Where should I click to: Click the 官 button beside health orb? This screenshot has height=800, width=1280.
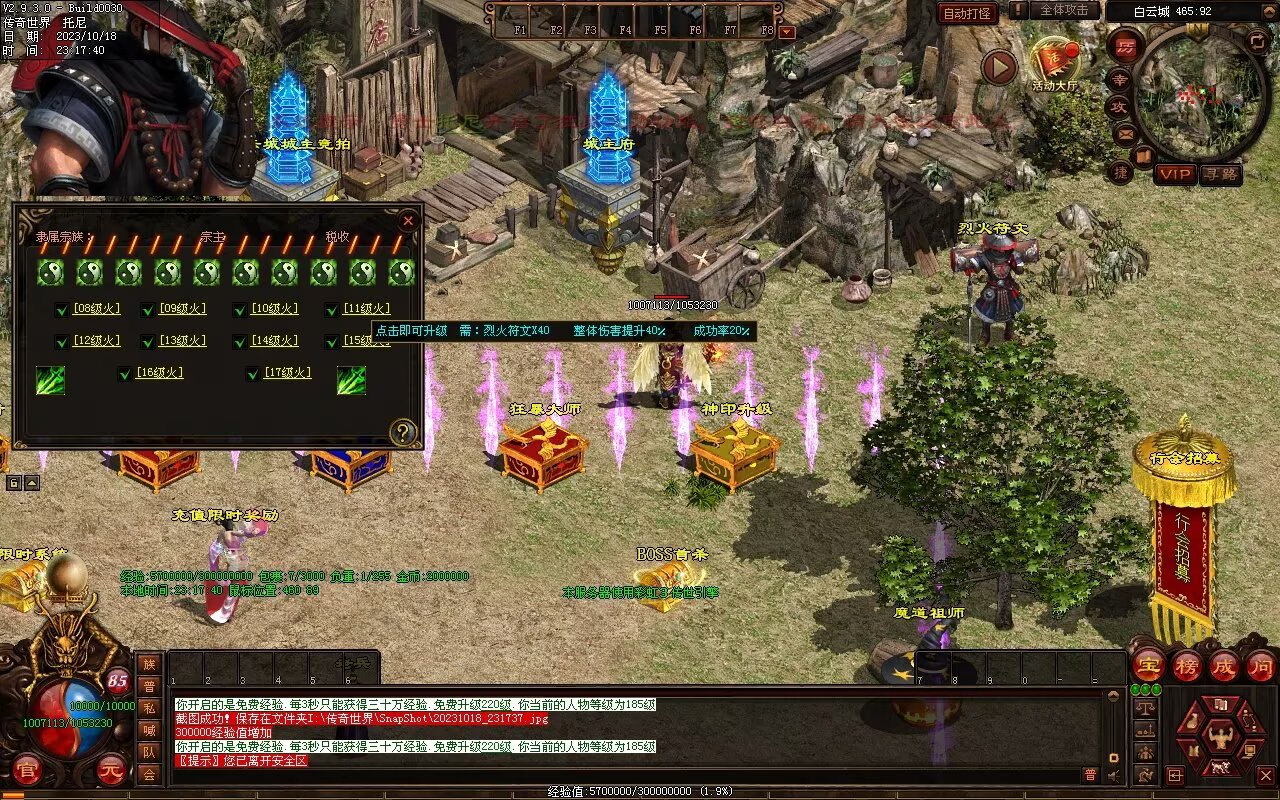[x=27, y=770]
